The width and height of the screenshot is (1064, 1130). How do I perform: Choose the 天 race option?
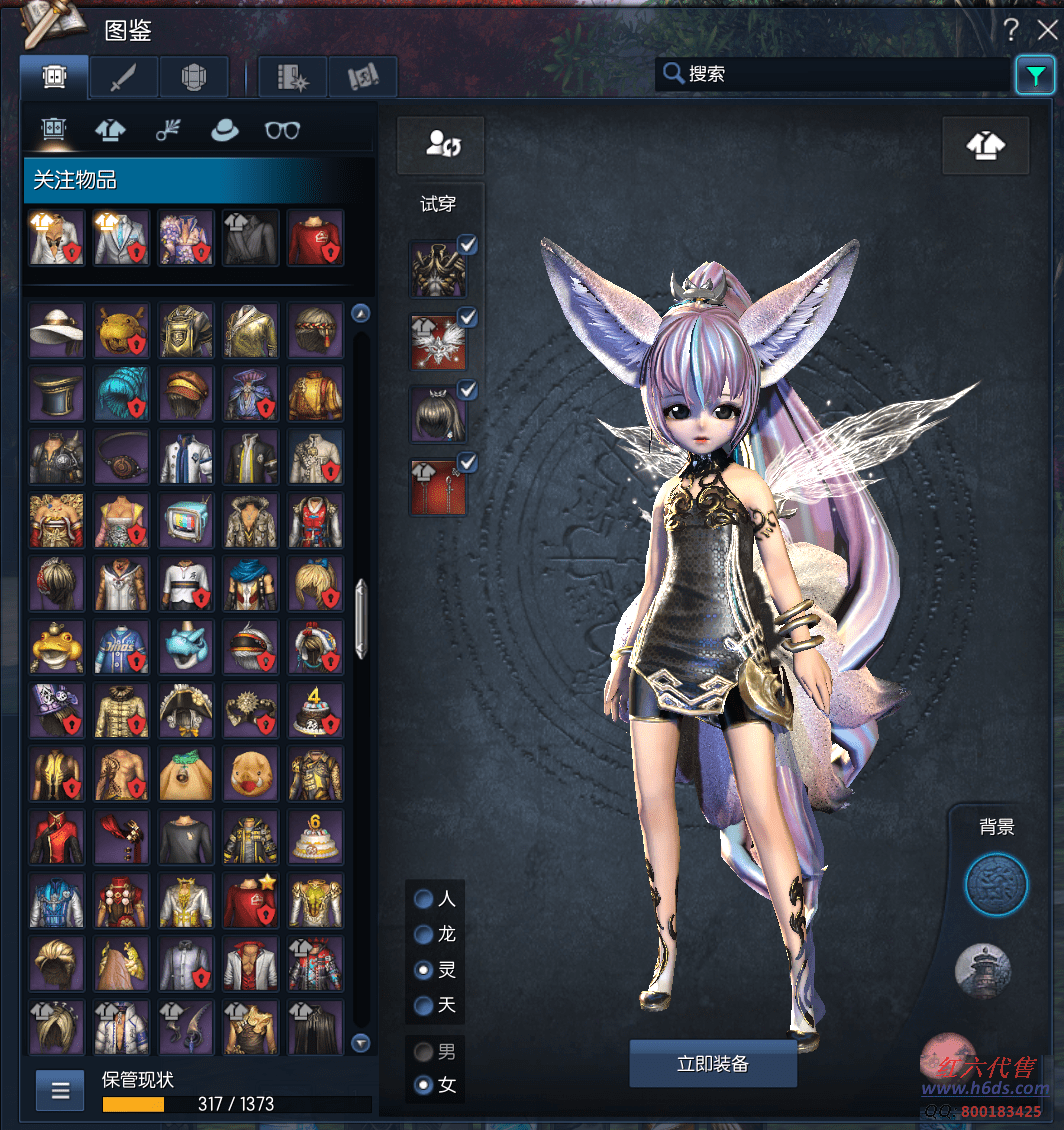(424, 1004)
